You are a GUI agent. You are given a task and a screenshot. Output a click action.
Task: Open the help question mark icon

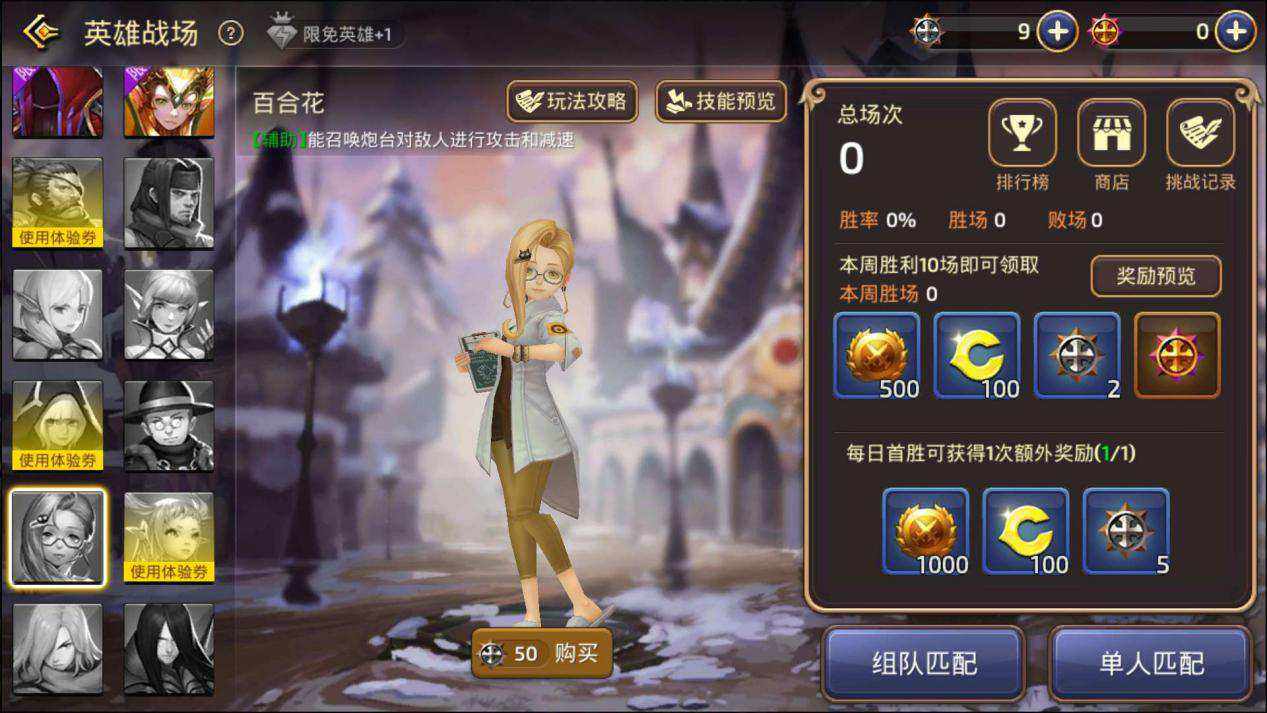click(x=231, y=33)
